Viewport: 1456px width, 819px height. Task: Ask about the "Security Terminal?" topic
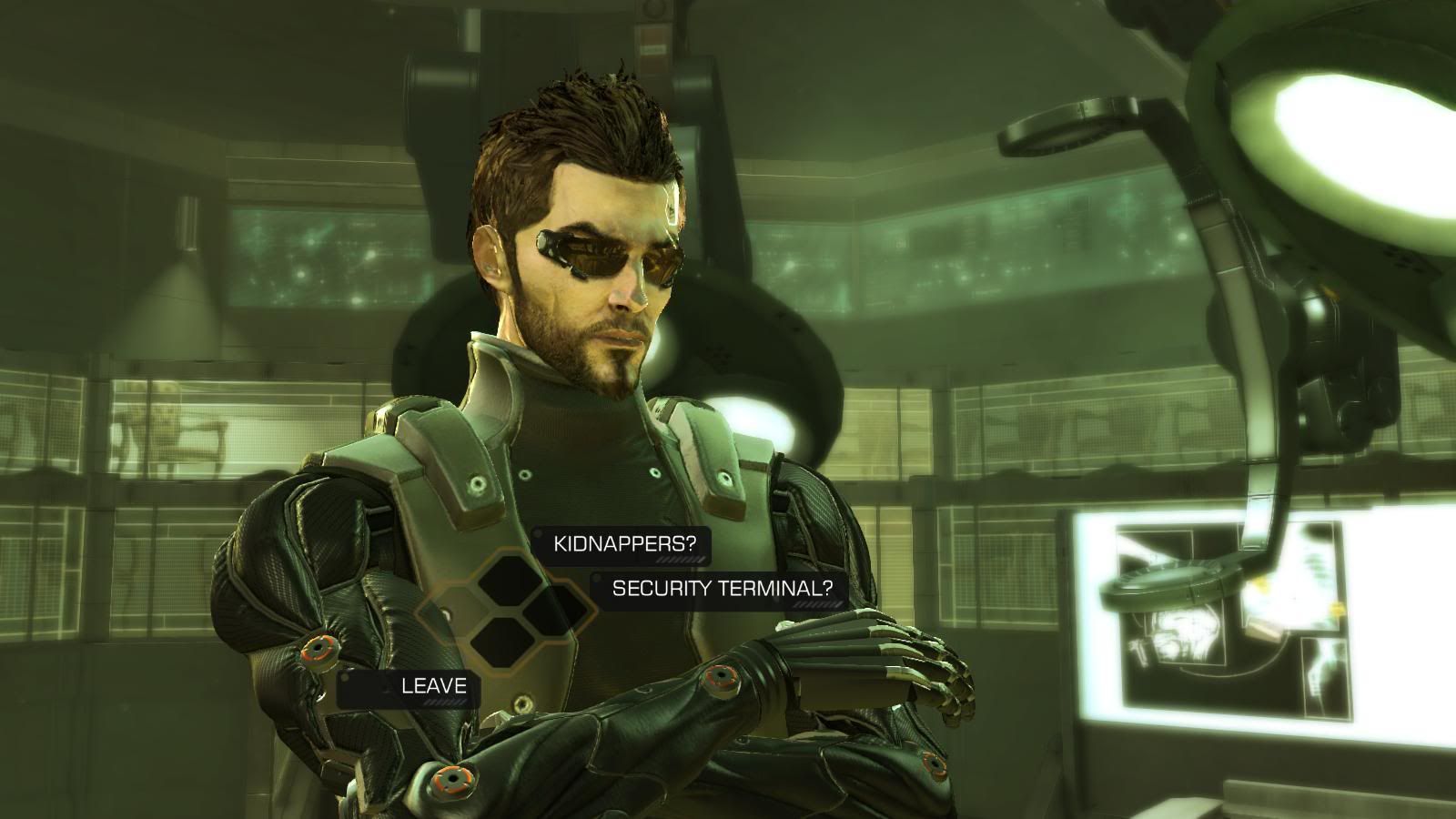[722, 588]
